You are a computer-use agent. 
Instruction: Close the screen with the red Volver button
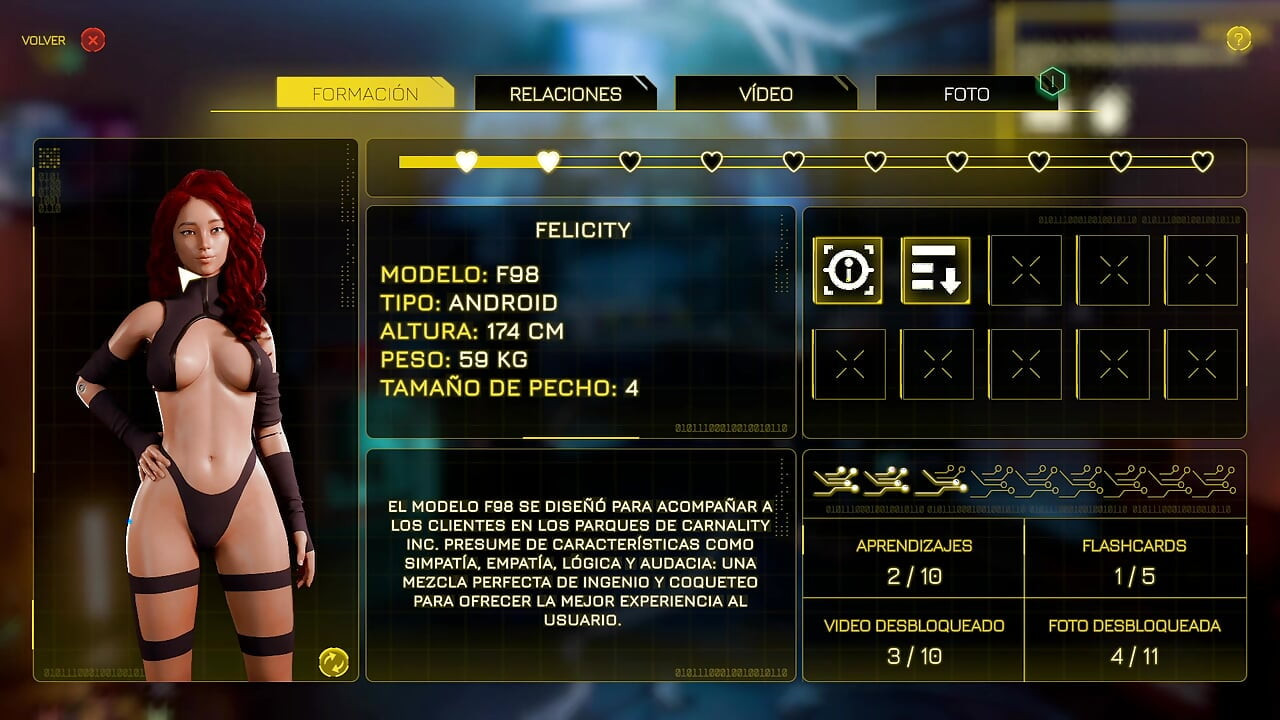point(92,40)
